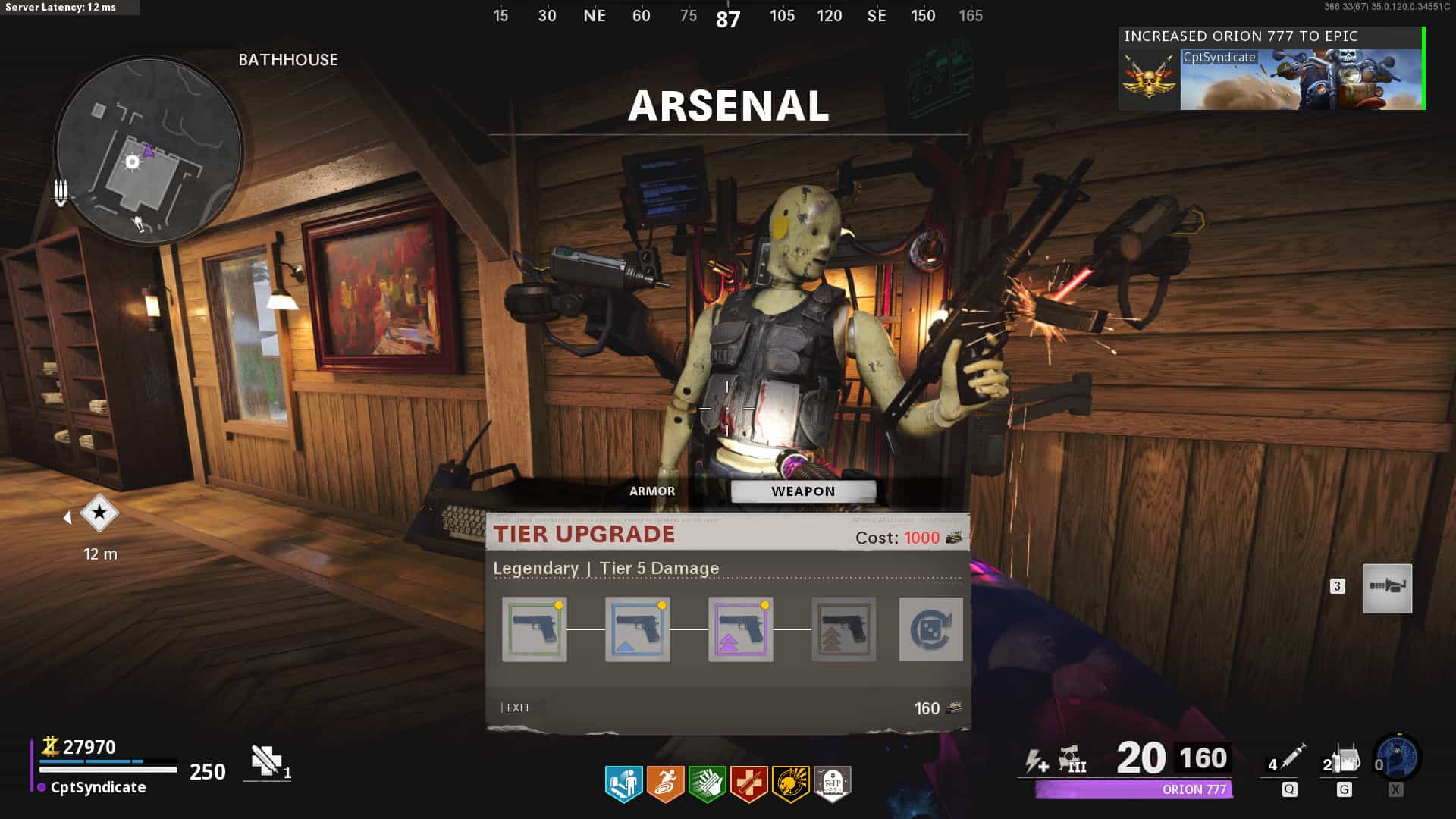Click the yellow Deadshot Daiquiri perk icon
Screen dimensions: 1456x819
click(790, 783)
